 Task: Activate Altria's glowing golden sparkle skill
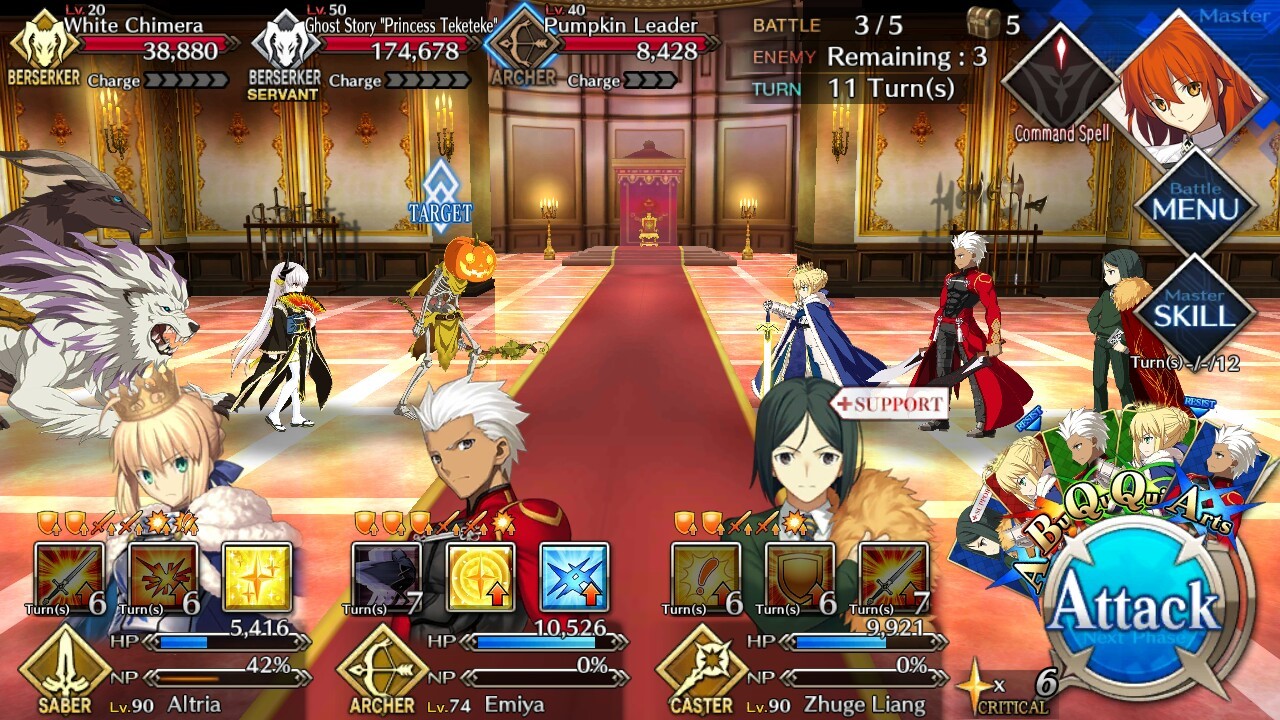click(257, 577)
